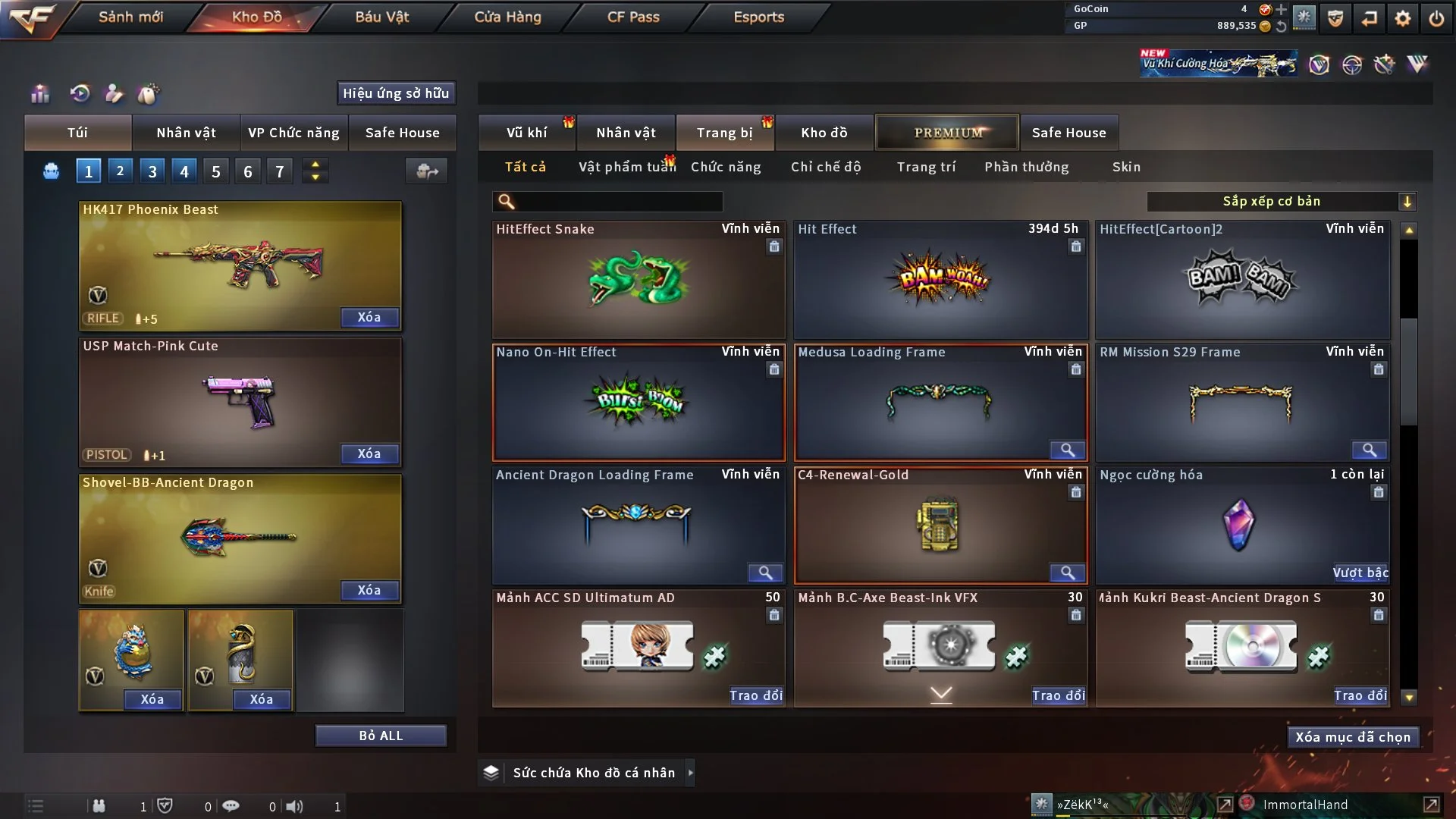The height and width of the screenshot is (819, 1456).
Task: Remove the HK417 Phoenix Beast rifle
Action: [369, 317]
